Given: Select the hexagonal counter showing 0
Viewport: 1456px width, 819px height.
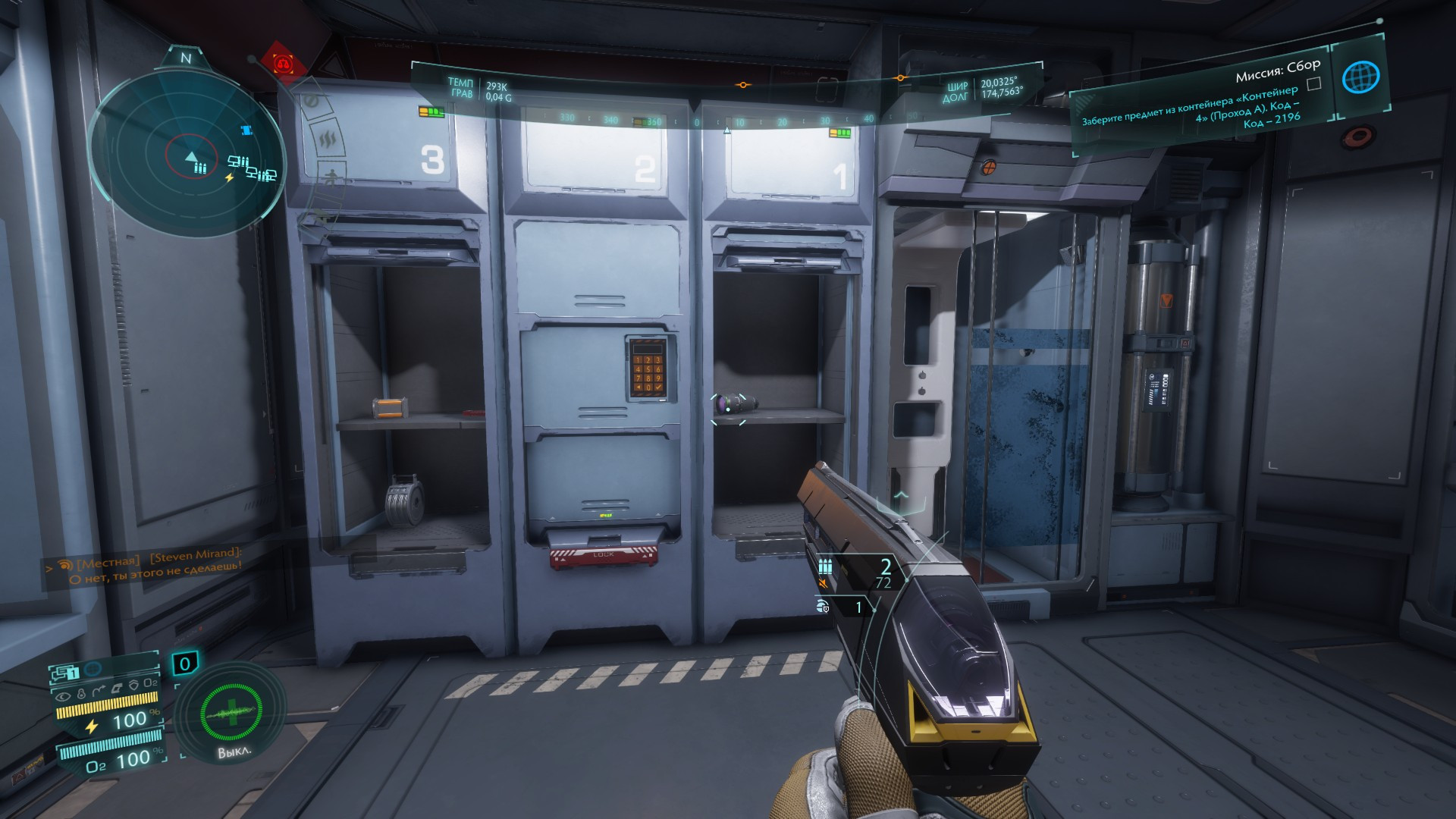Looking at the screenshot, I should coord(184,664).
